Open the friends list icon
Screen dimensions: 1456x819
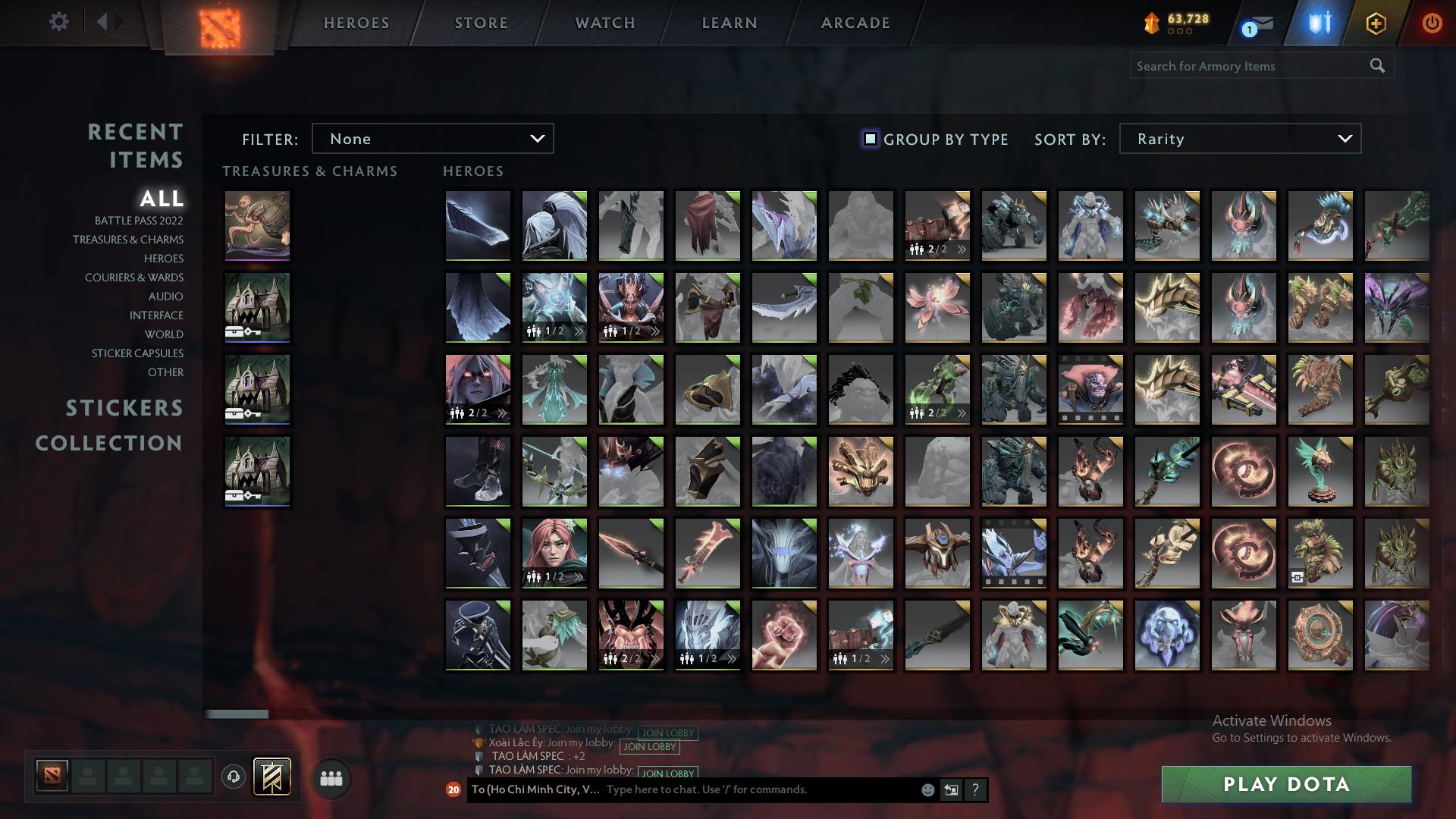point(330,777)
